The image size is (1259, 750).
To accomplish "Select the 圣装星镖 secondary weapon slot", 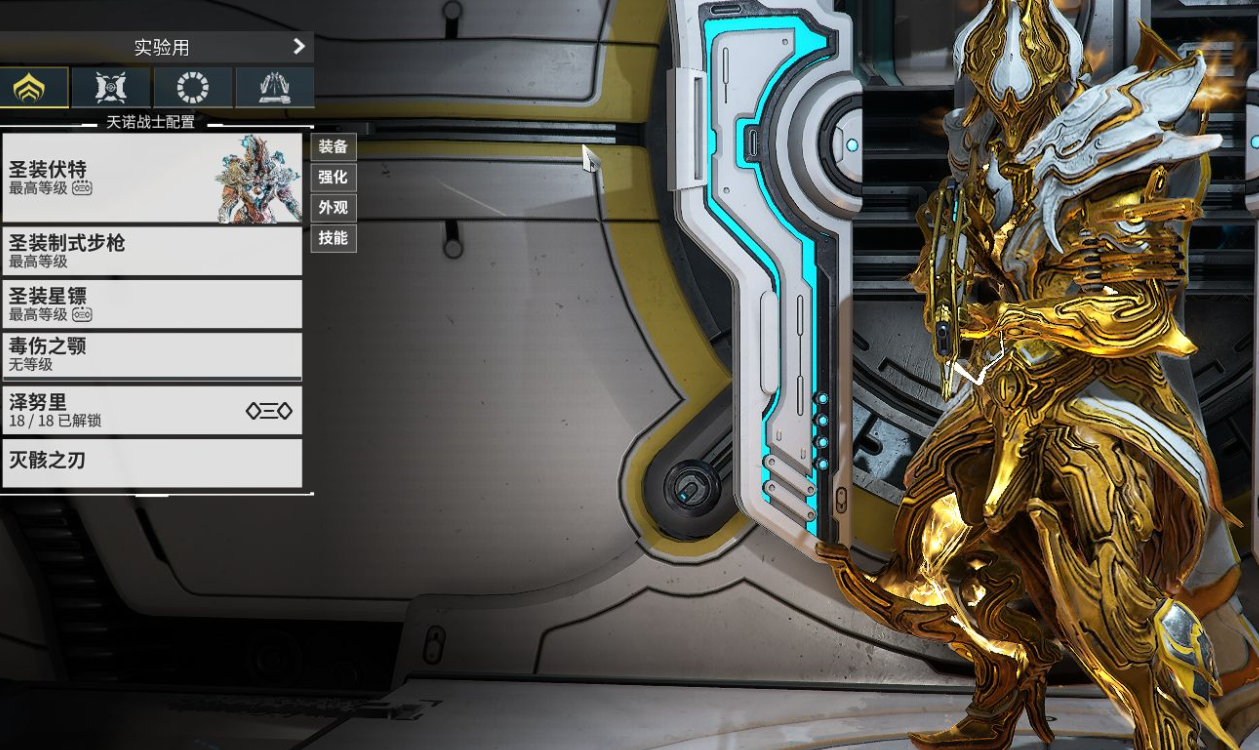I will coord(152,304).
